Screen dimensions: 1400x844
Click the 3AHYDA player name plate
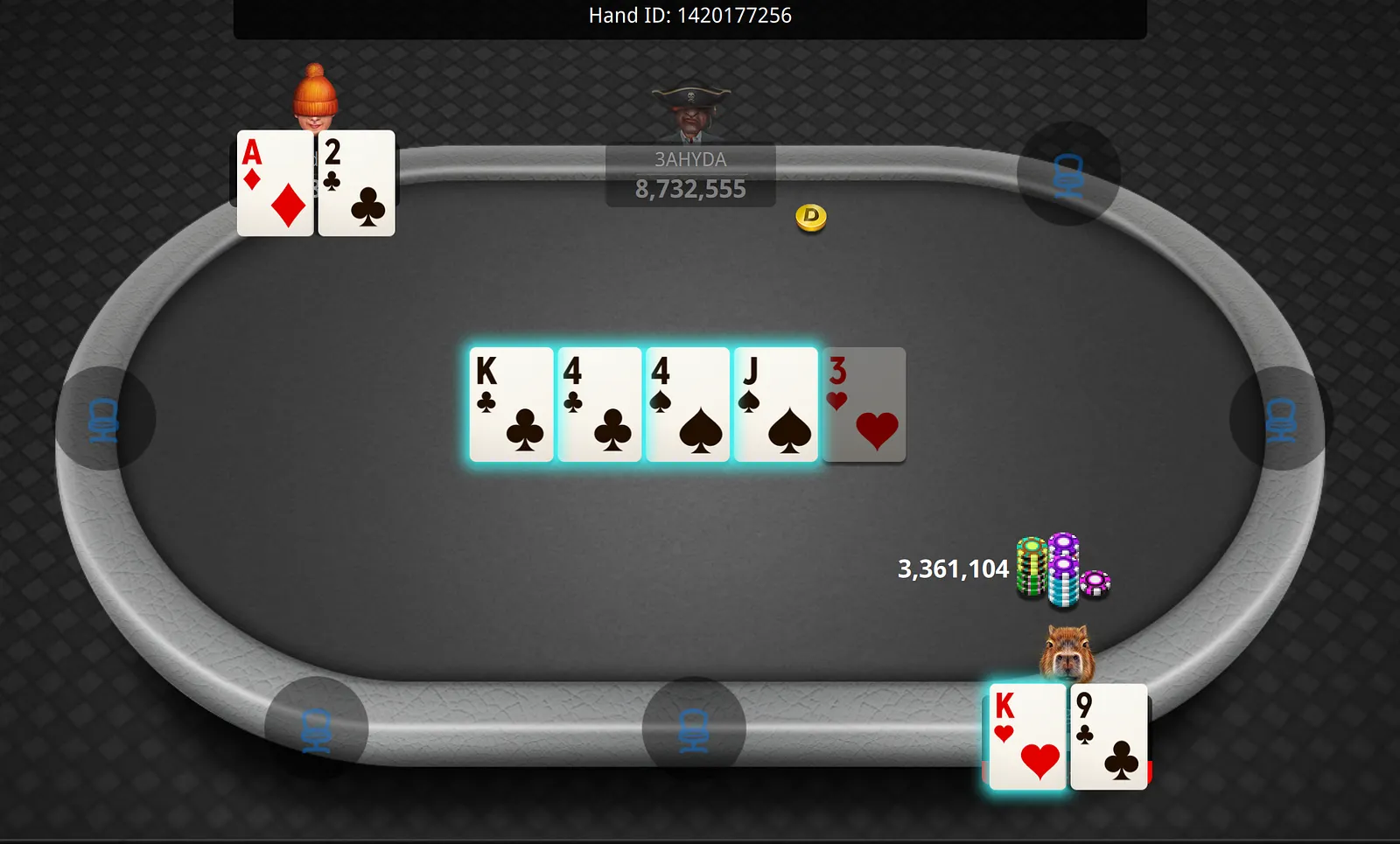tap(690, 175)
